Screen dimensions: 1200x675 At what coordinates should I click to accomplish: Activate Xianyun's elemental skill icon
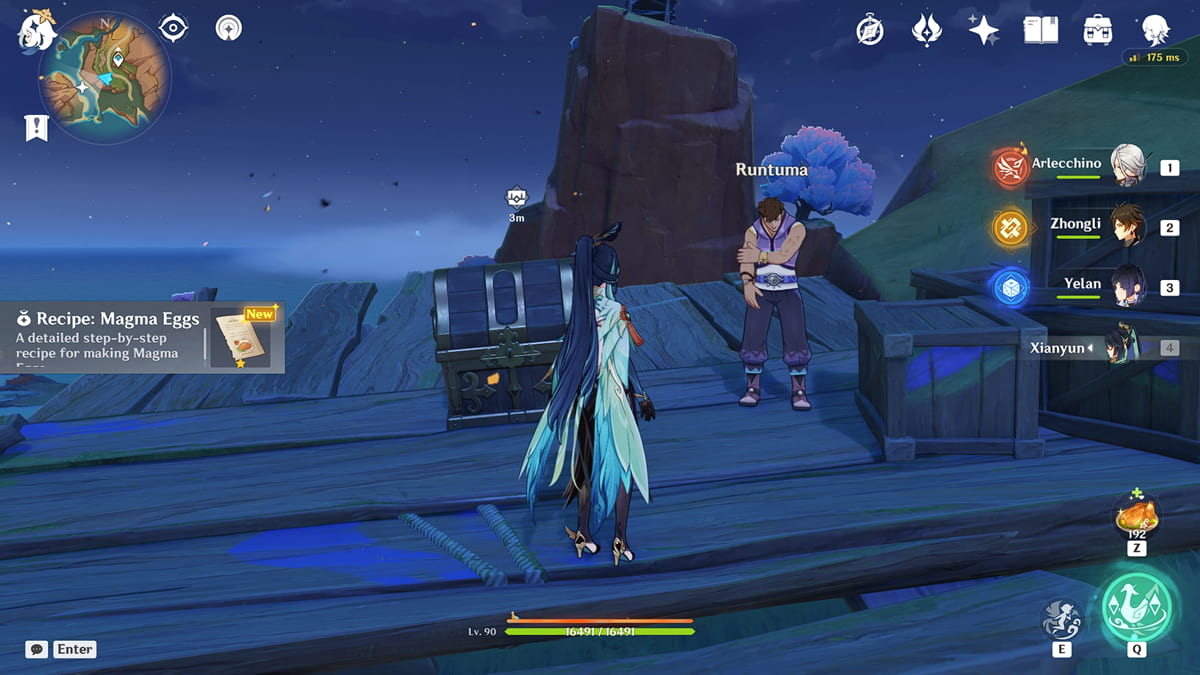coord(1061,620)
